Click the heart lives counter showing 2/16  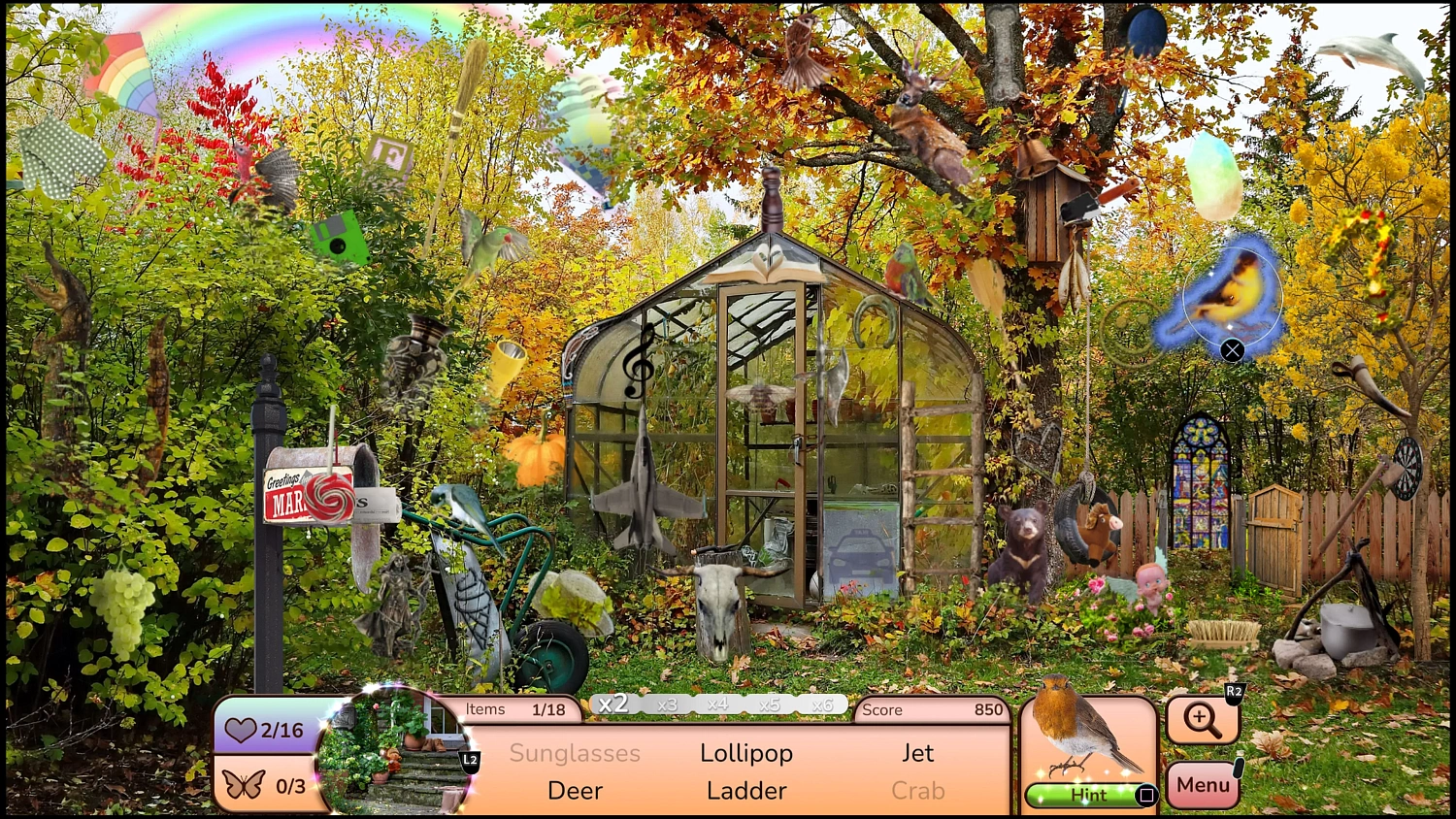[x=267, y=729]
